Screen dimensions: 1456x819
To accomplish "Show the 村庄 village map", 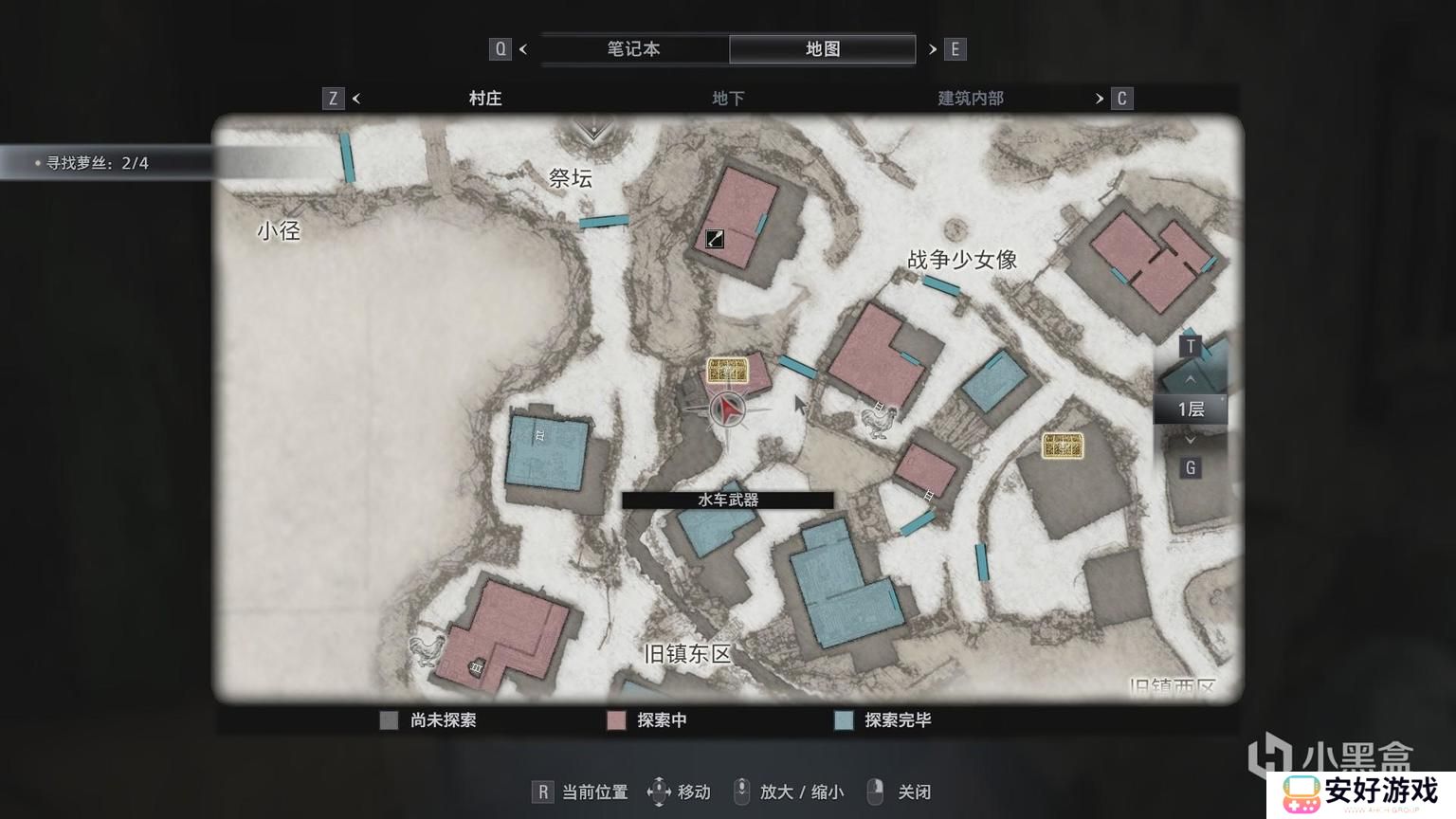I will pyautogui.click(x=485, y=99).
